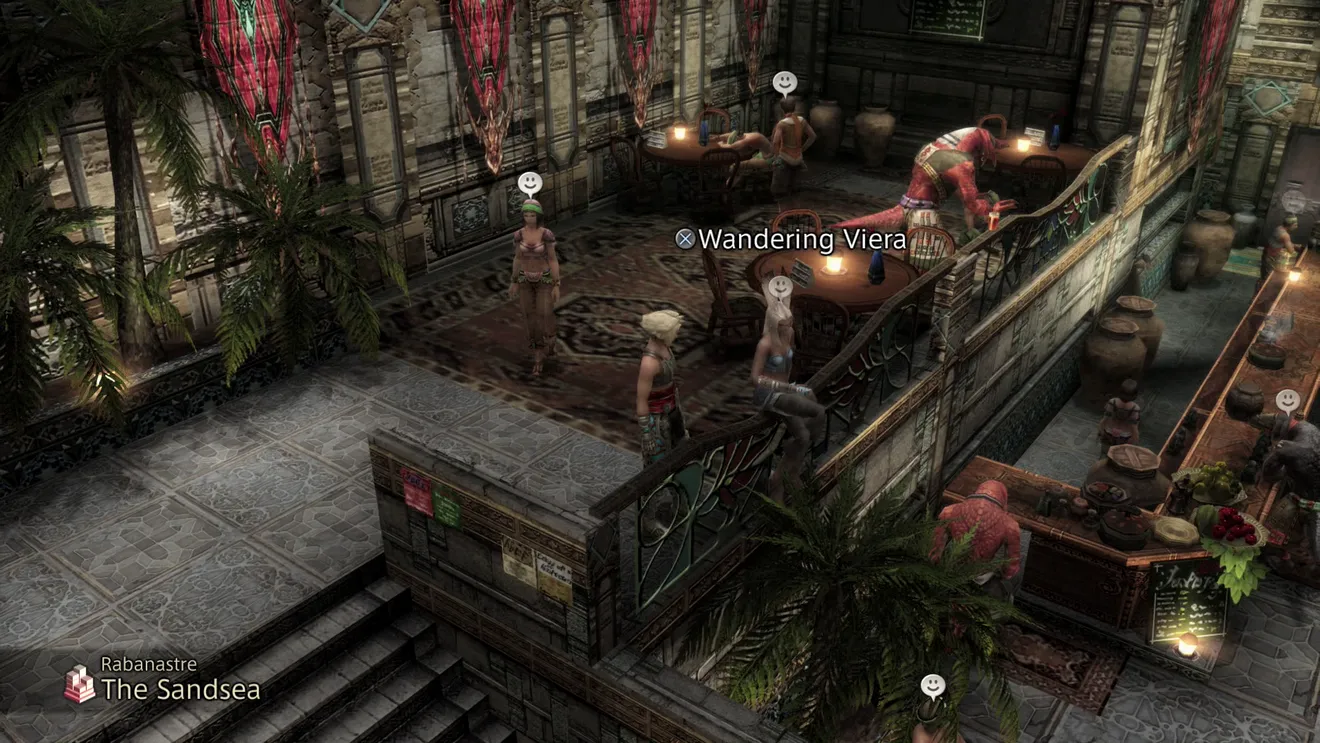Click the talk icon over the green-bandana woman
The height and width of the screenshot is (743, 1320).
(x=530, y=184)
